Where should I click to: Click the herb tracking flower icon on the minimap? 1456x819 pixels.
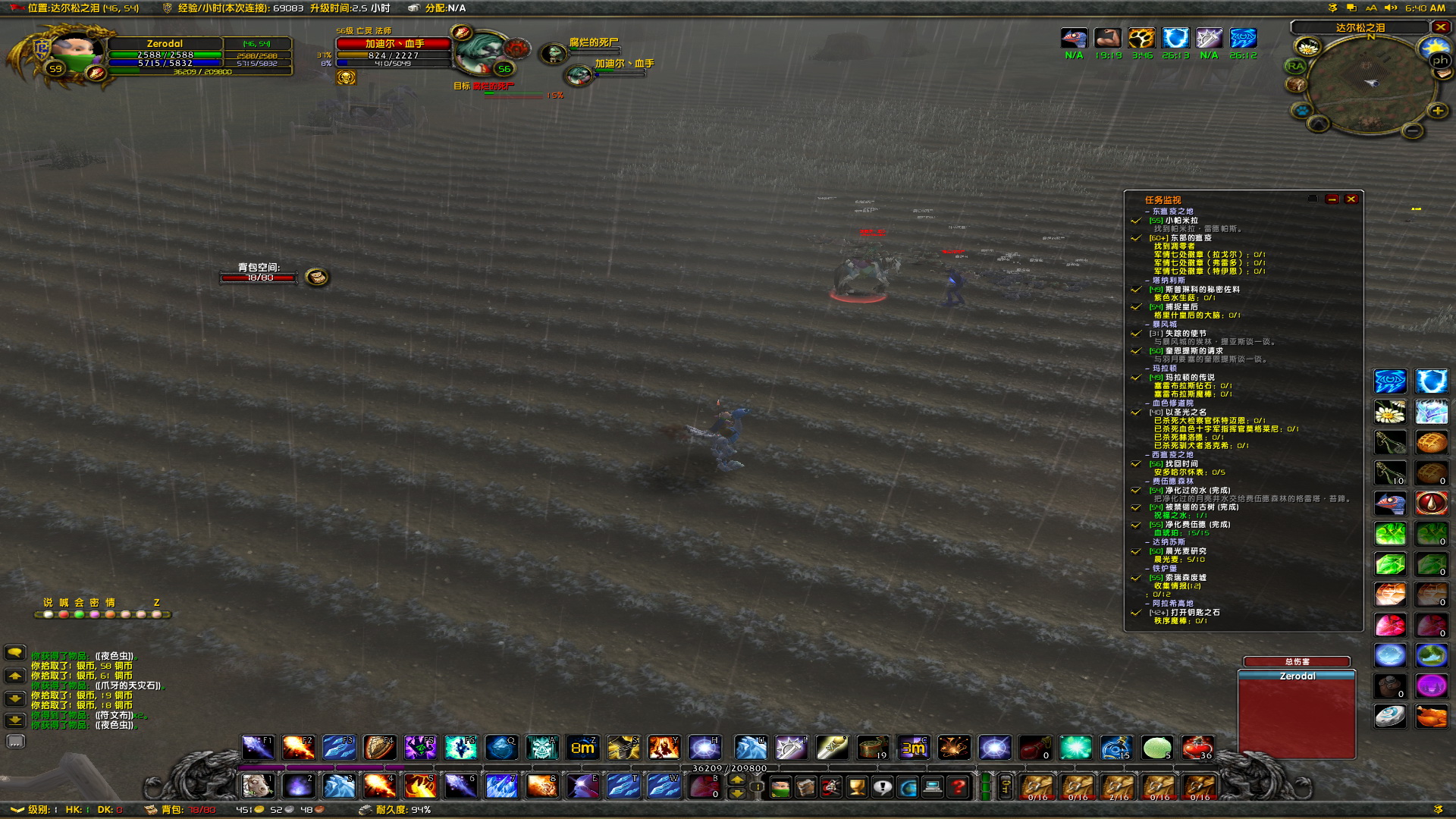(x=1308, y=47)
